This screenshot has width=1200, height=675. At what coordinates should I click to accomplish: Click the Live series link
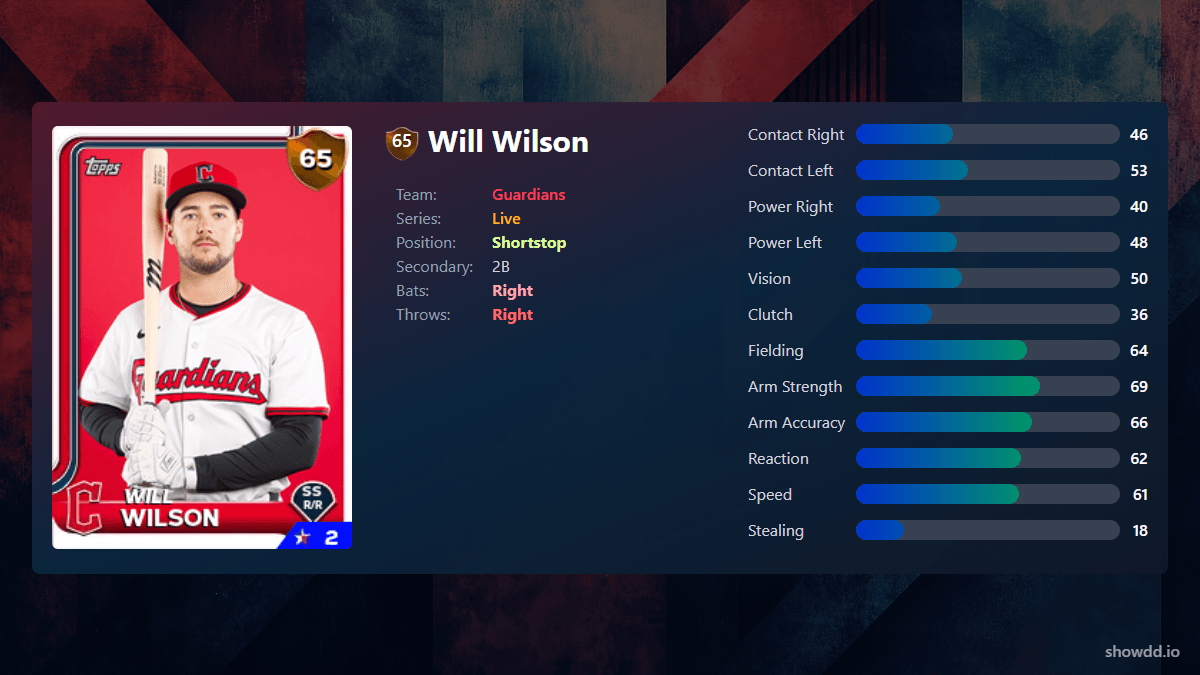click(x=506, y=219)
